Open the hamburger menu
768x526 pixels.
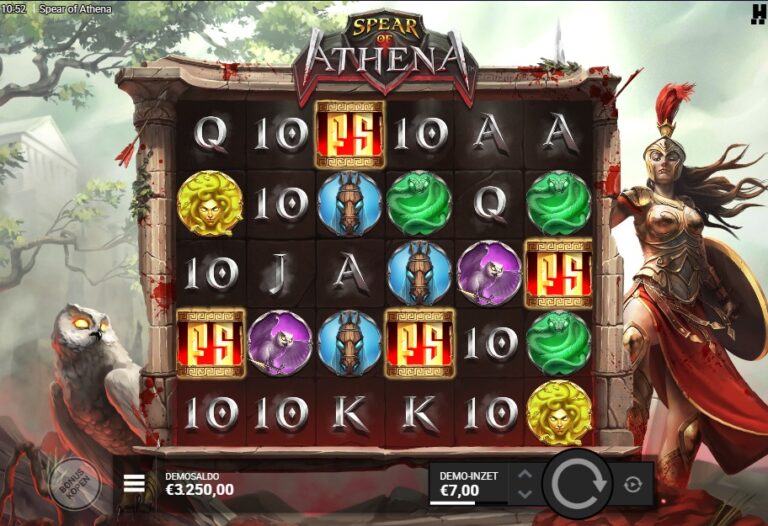point(134,484)
